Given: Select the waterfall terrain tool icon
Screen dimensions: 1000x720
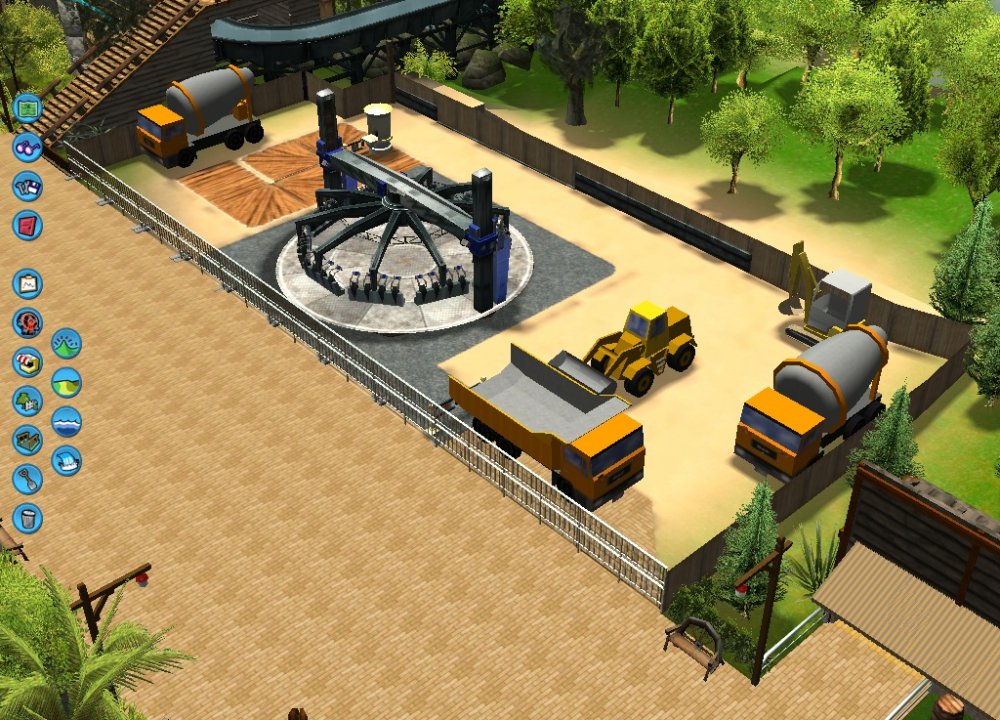Looking at the screenshot, I should tap(66, 460).
